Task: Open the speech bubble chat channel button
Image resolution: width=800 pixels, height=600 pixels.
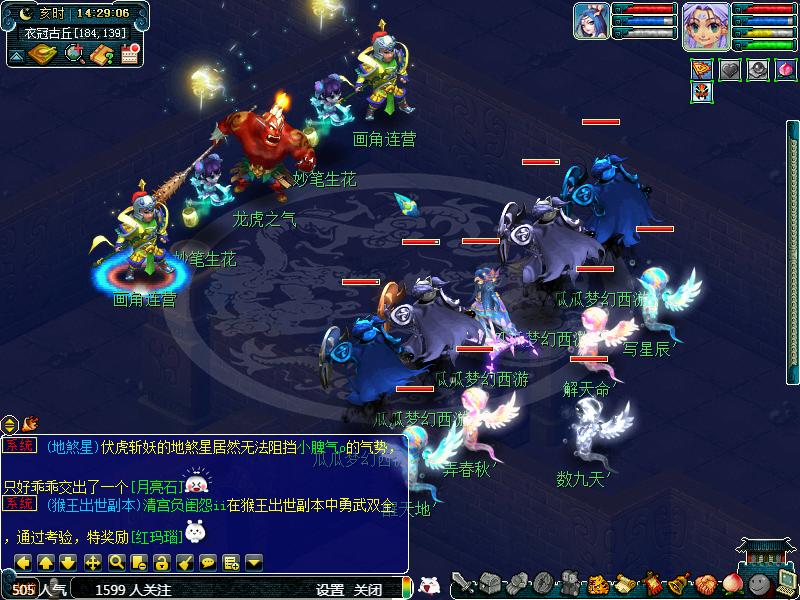Action: click(208, 562)
